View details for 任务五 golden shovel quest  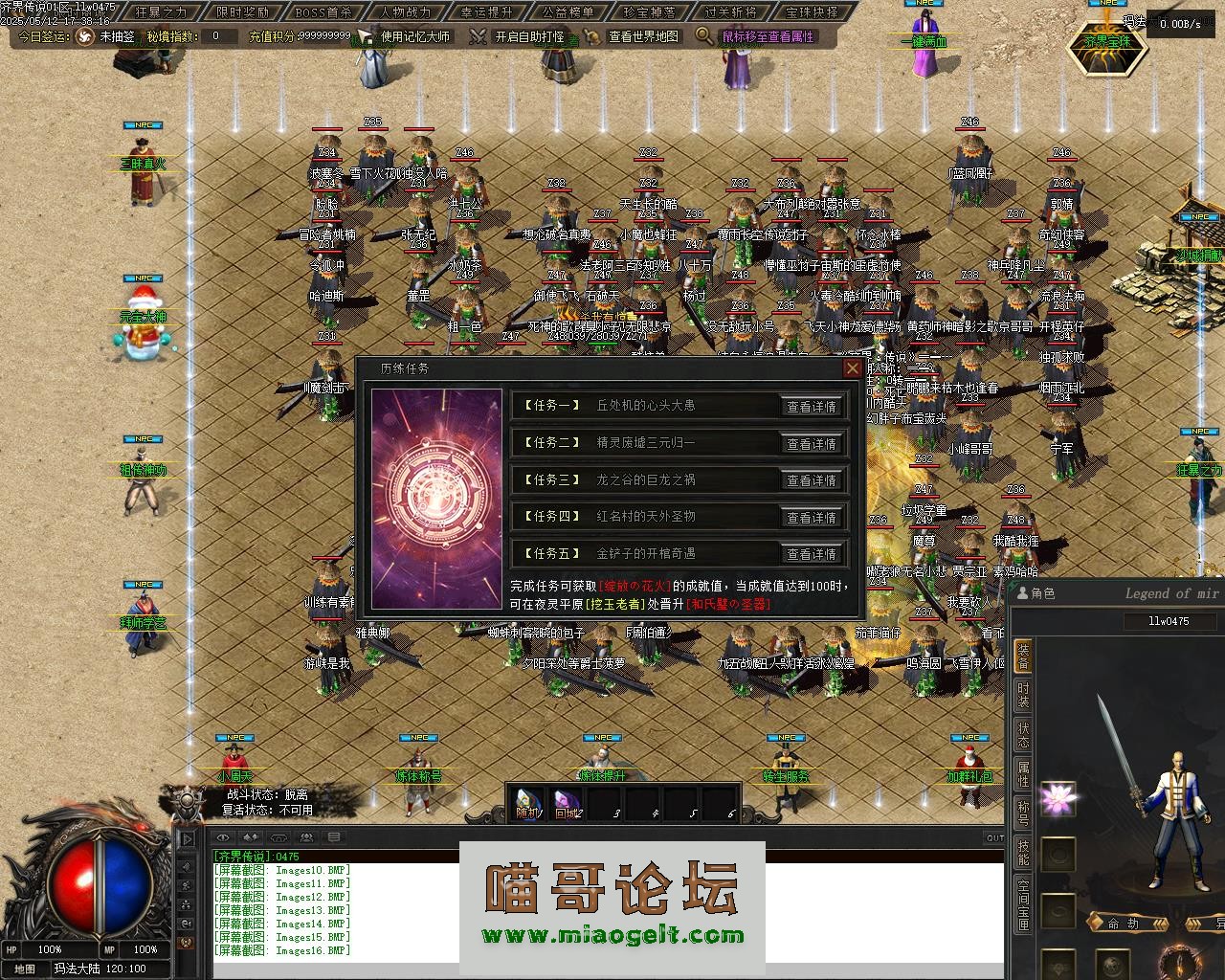click(812, 554)
